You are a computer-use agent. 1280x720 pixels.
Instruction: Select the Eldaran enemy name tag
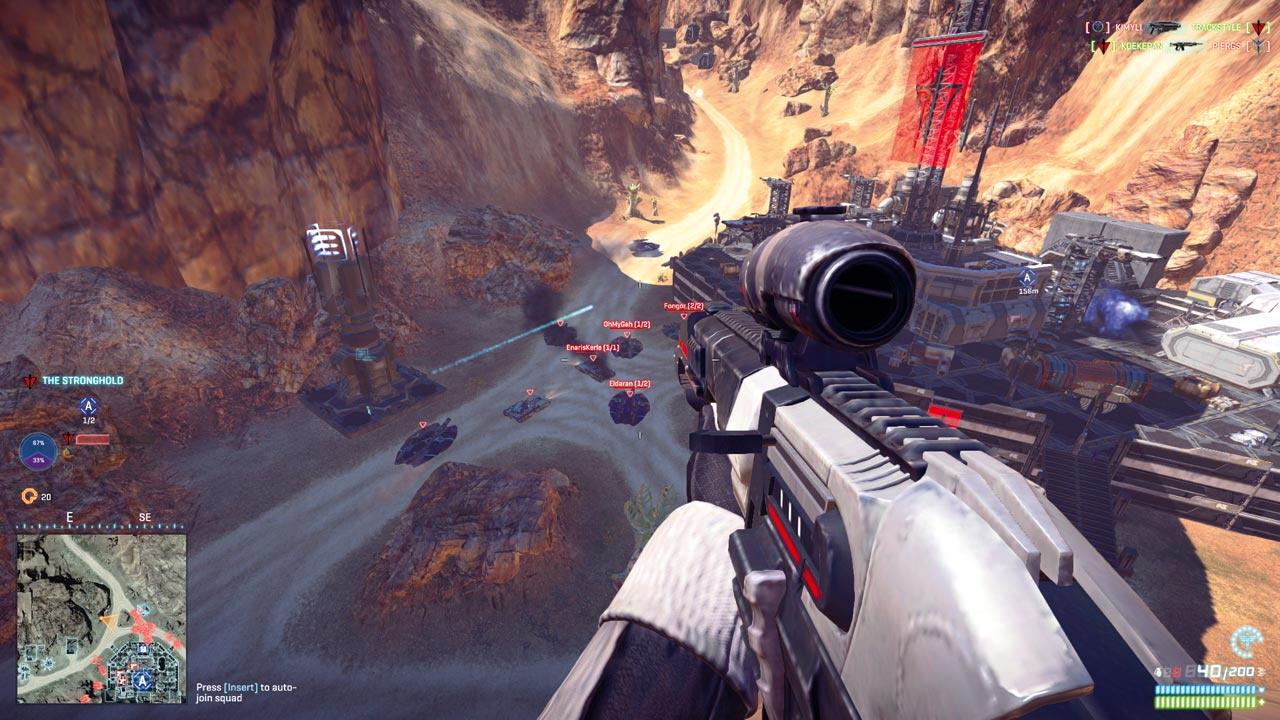point(630,384)
